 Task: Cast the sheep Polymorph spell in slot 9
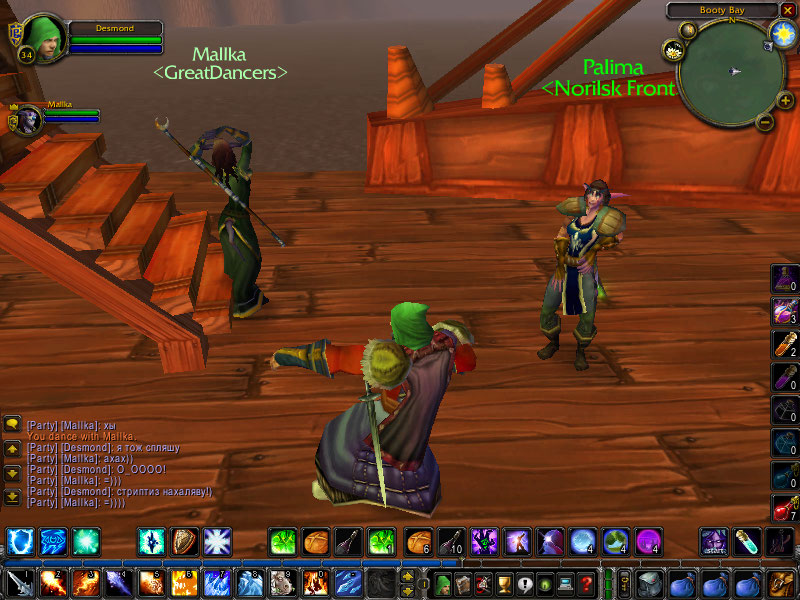283,583
